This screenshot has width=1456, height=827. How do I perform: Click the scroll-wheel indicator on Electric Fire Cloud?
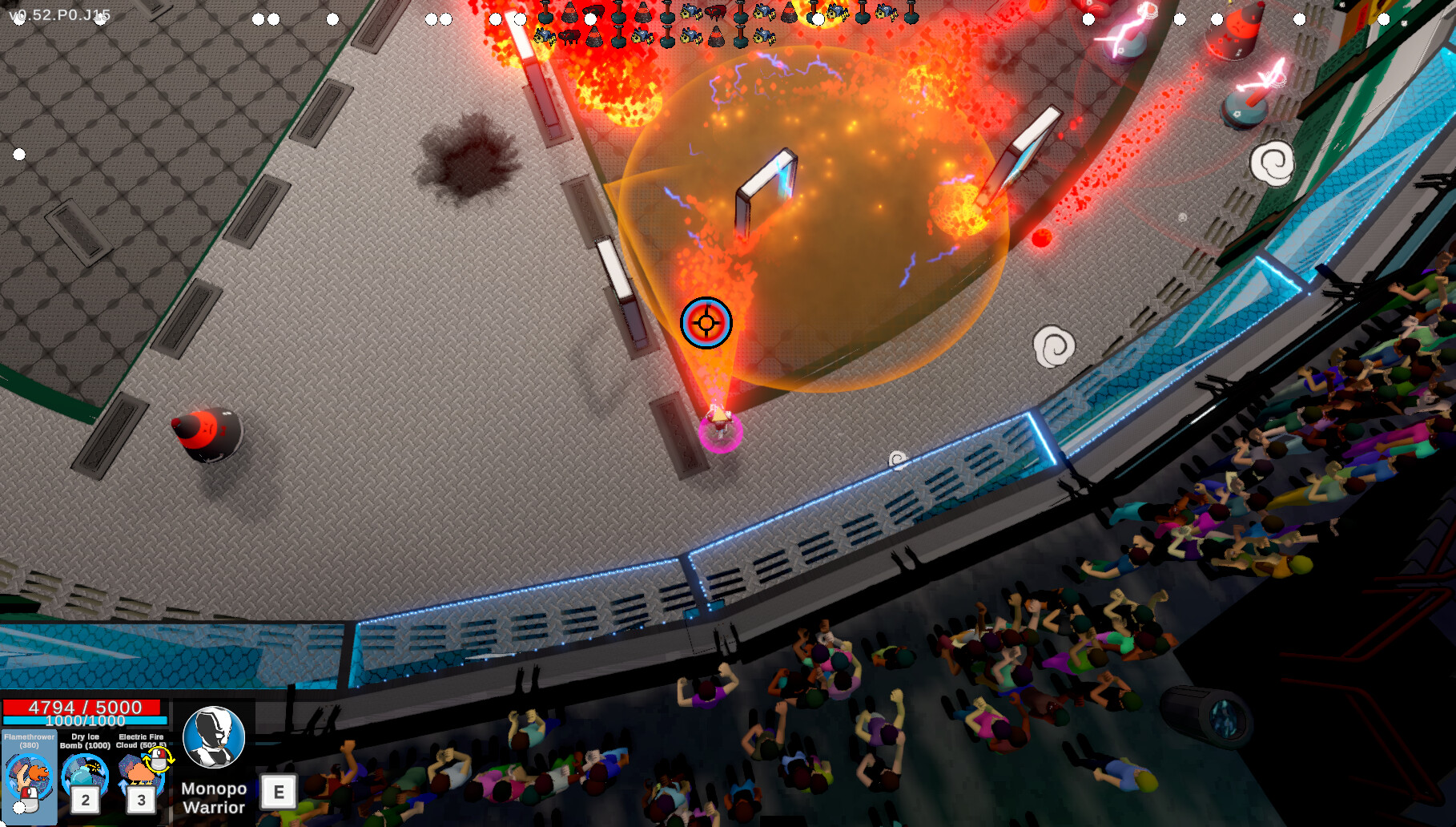tap(157, 761)
